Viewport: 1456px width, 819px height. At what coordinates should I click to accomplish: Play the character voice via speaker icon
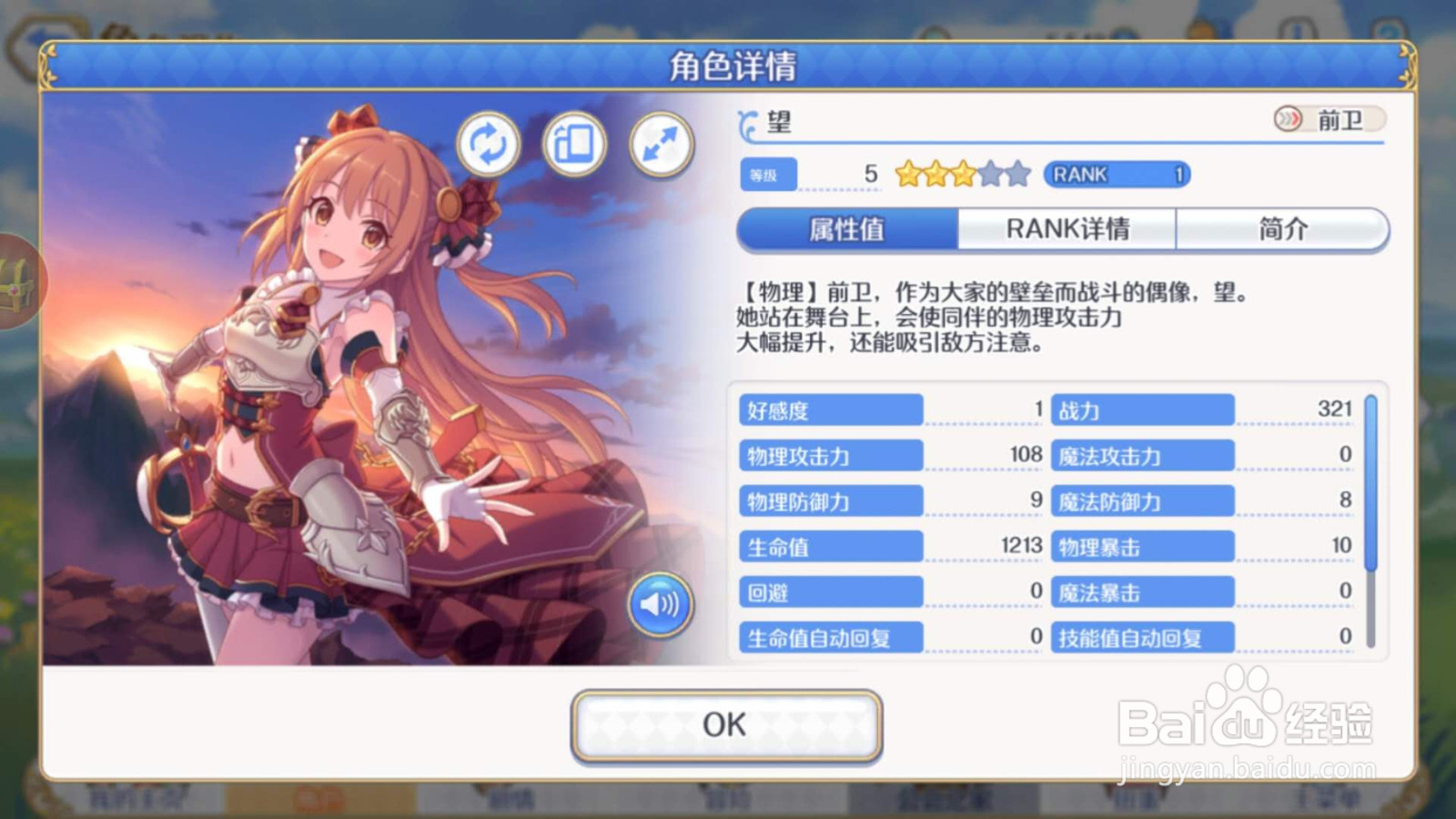point(662,602)
